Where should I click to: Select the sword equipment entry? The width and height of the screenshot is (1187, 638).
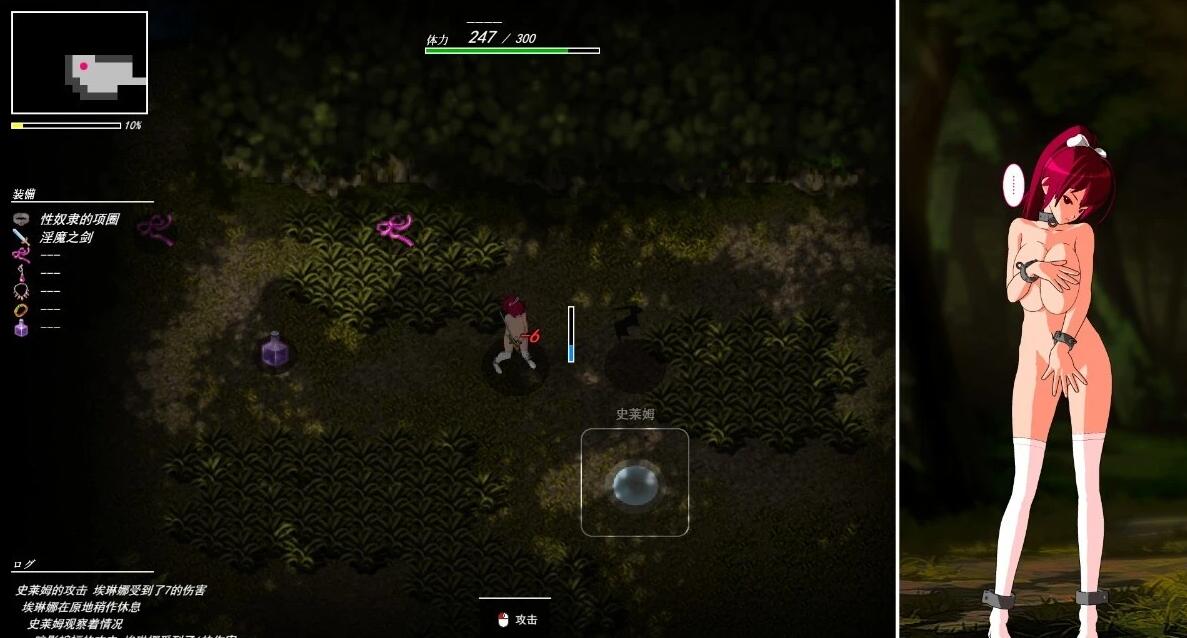66,237
